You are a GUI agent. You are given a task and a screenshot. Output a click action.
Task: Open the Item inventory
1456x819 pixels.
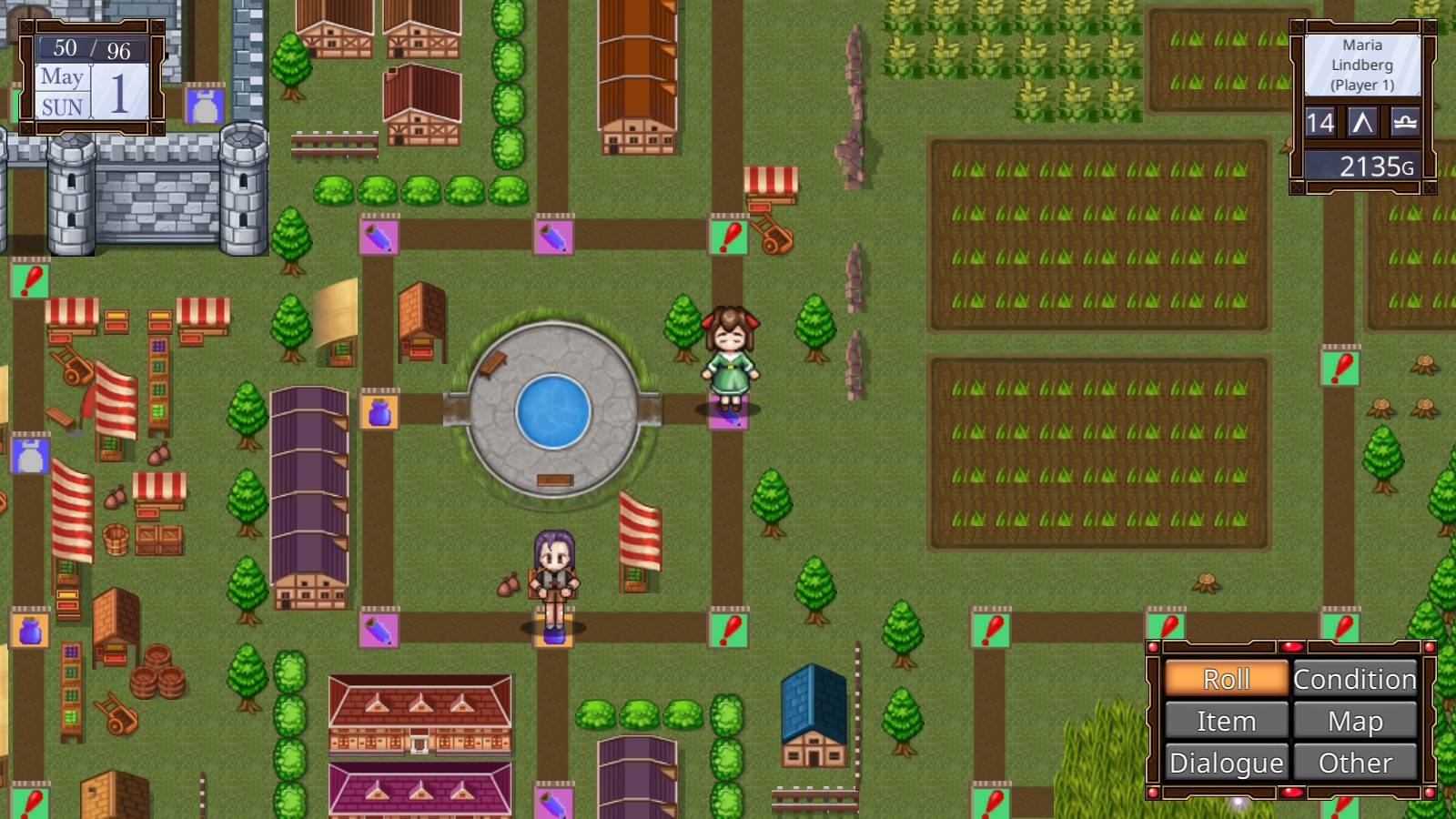coord(1227,721)
